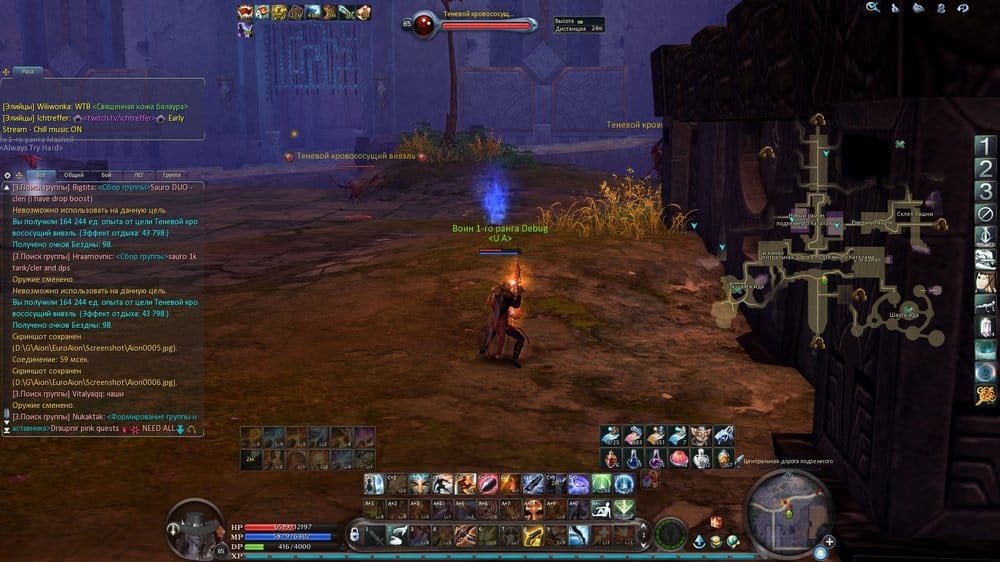The height and width of the screenshot is (562, 1000).
Task: Click the first buff icon above target
Action: click(245, 12)
